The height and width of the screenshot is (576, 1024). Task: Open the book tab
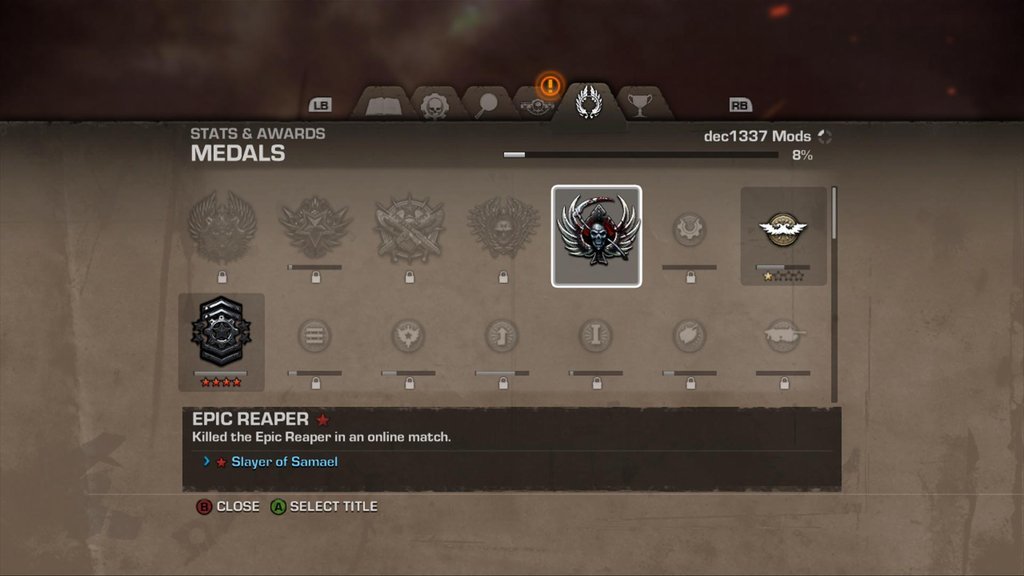coord(383,105)
